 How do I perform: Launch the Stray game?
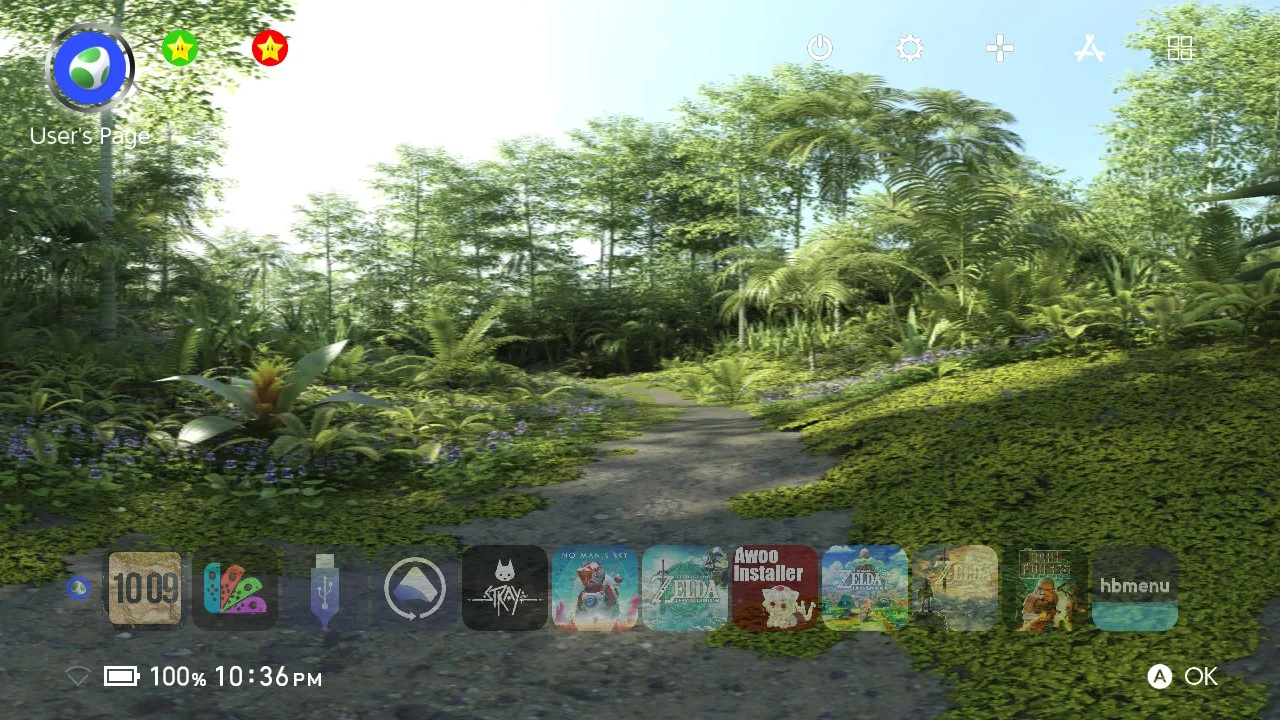505,588
